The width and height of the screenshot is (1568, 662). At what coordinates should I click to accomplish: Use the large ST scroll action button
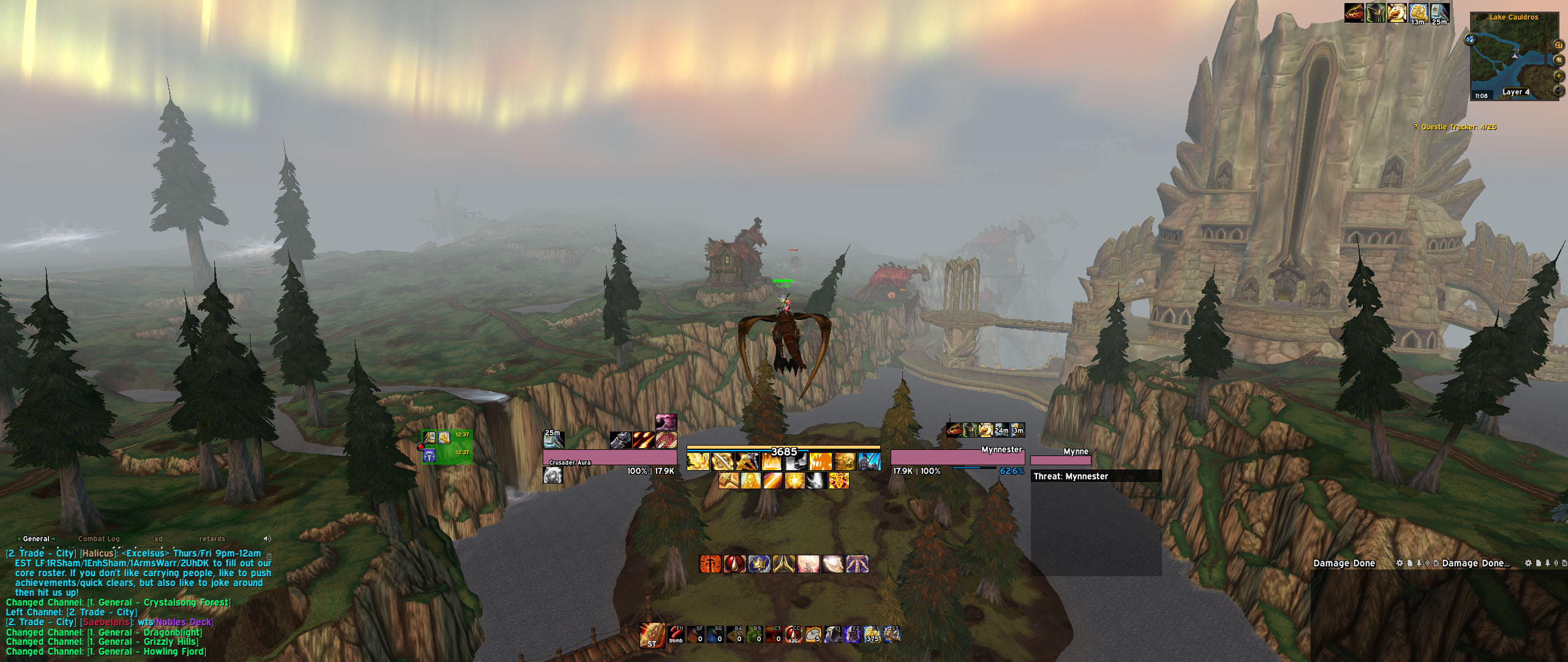[x=652, y=636]
